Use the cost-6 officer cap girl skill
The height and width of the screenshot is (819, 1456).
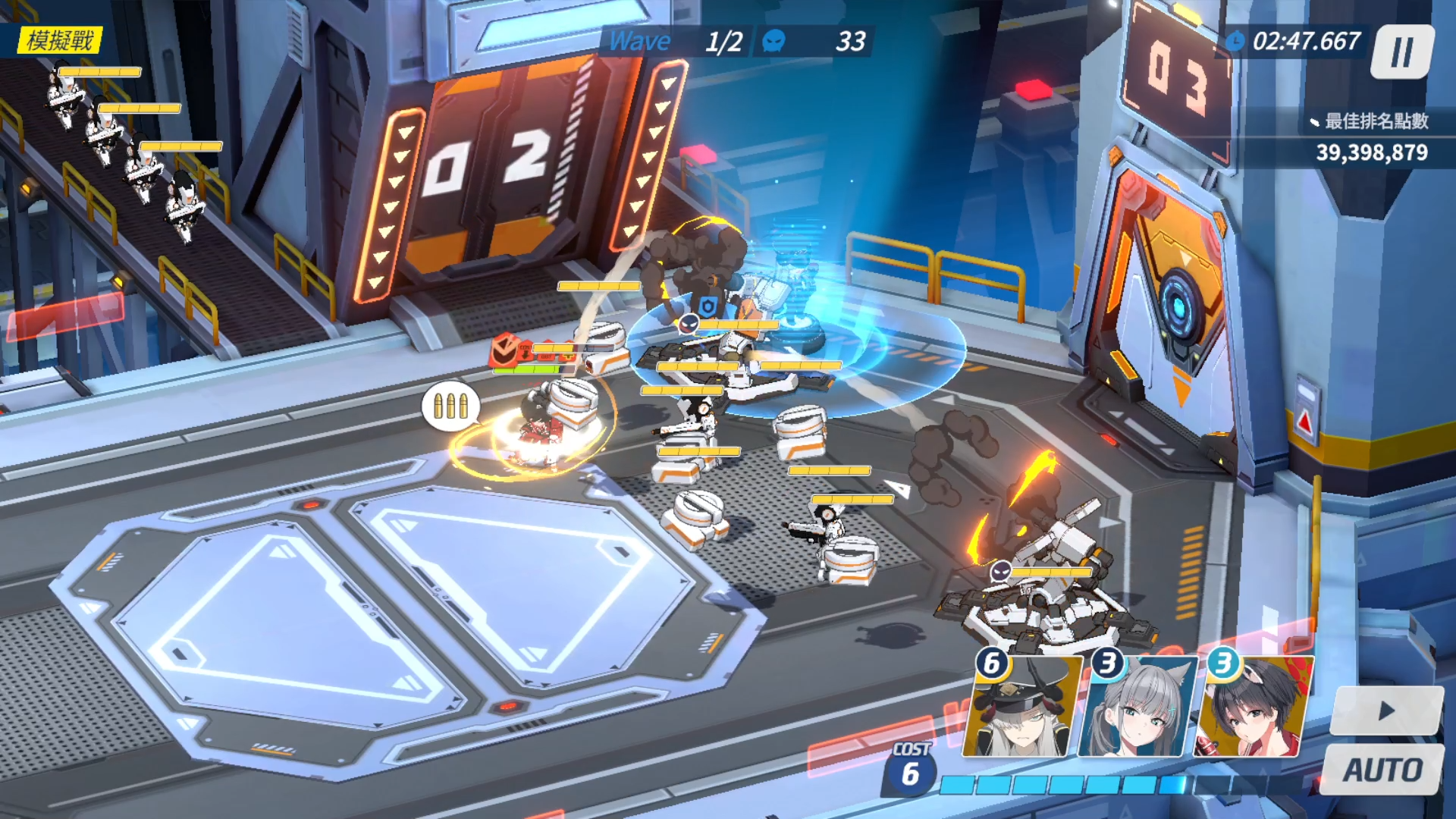pos(1021,708)
